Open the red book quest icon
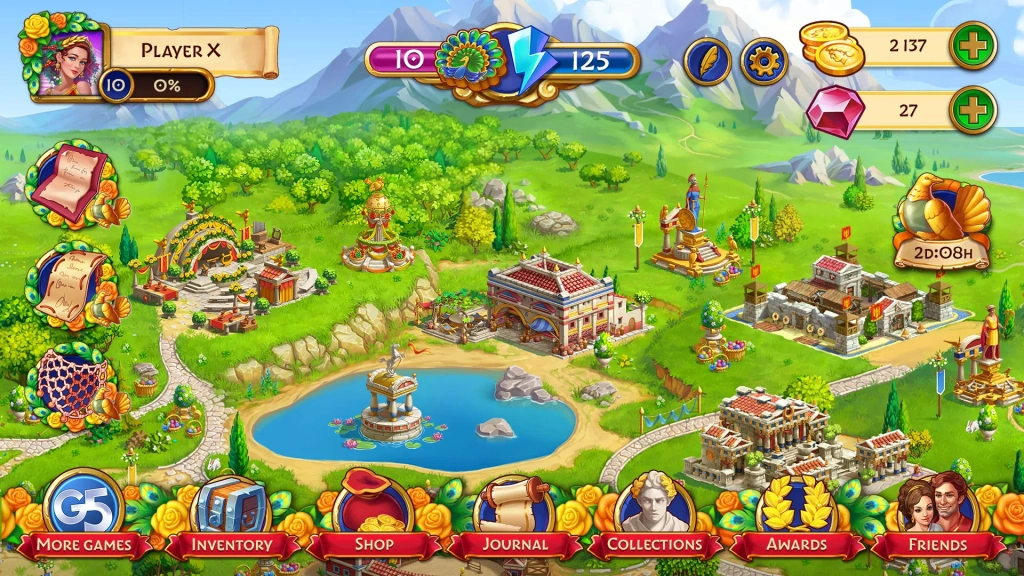 click(70, 184)
